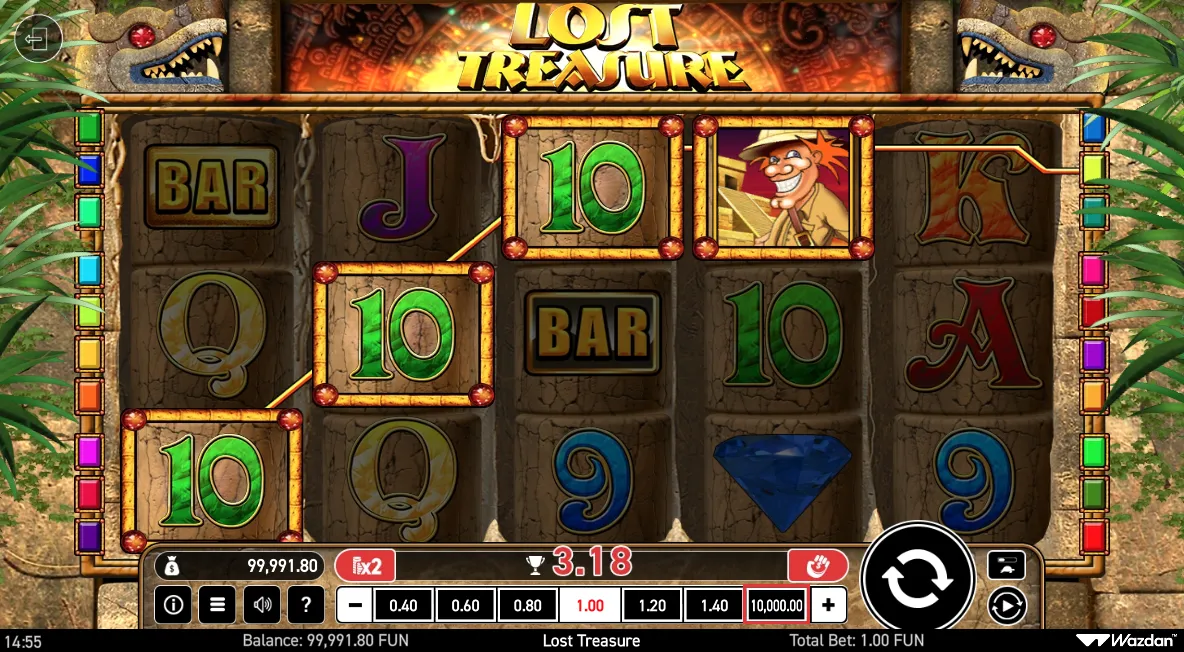The image size is (1184, 652).
Task: Select the 0.40 bet value
Action: [403, 605]
